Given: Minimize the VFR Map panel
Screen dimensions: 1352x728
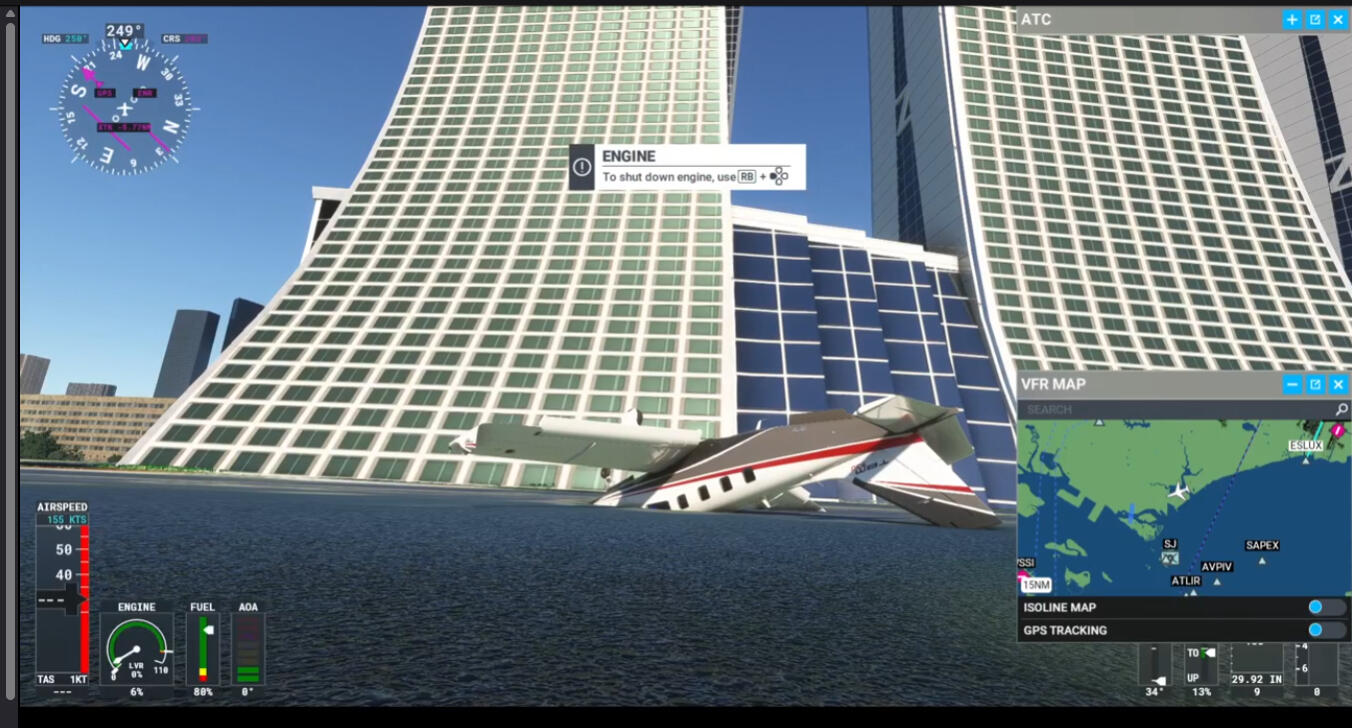Looking at the screenshot, I should 1292,384.
